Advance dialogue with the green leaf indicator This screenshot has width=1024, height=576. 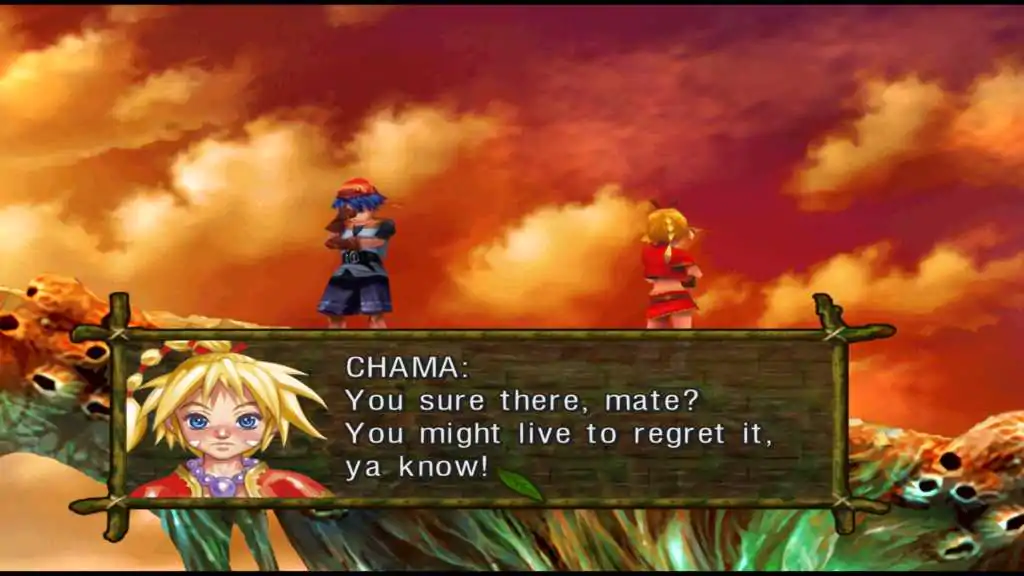(520, 484)
